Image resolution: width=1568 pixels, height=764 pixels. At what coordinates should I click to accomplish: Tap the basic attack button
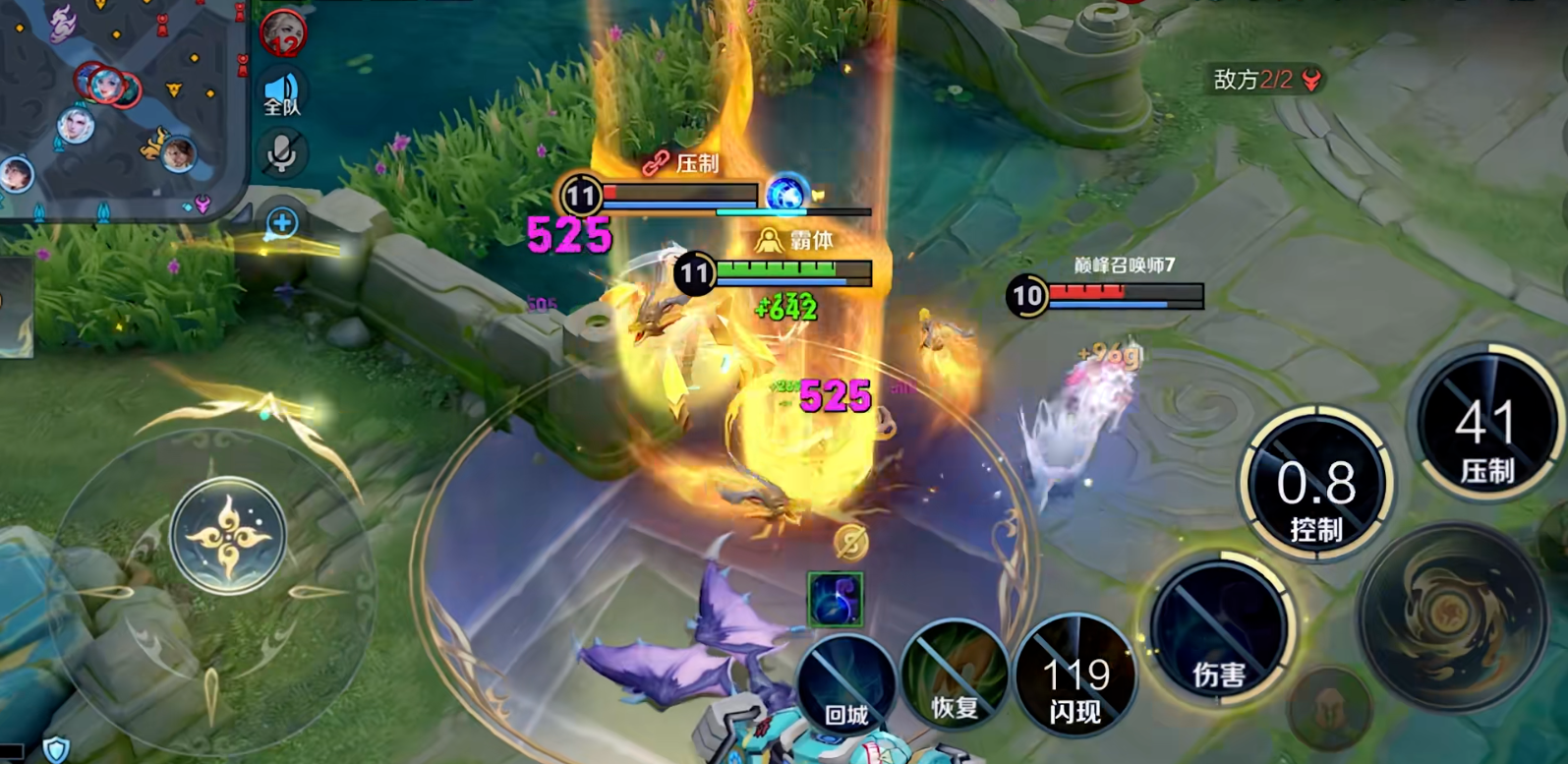click(1452, 617)
